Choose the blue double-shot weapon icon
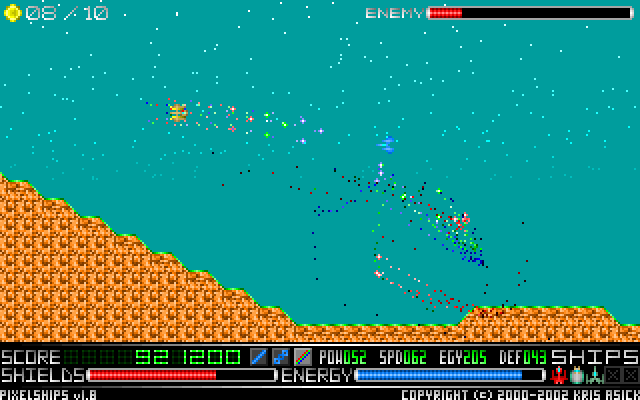 pos(281,356)
